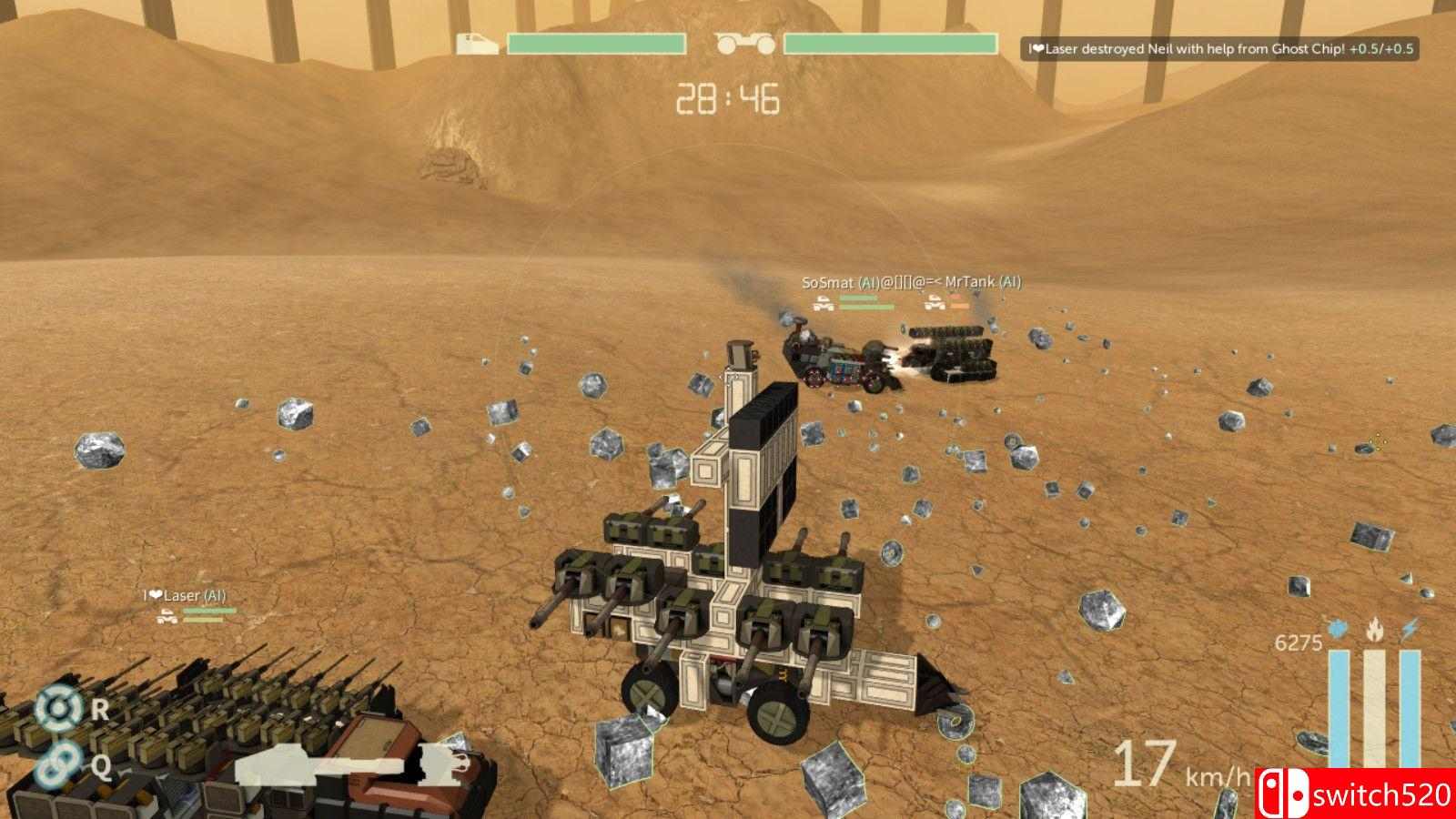This screenshot has height=819, width=1456.
Task: Select the buggy team icon
Action: click(x=744, y=44)
